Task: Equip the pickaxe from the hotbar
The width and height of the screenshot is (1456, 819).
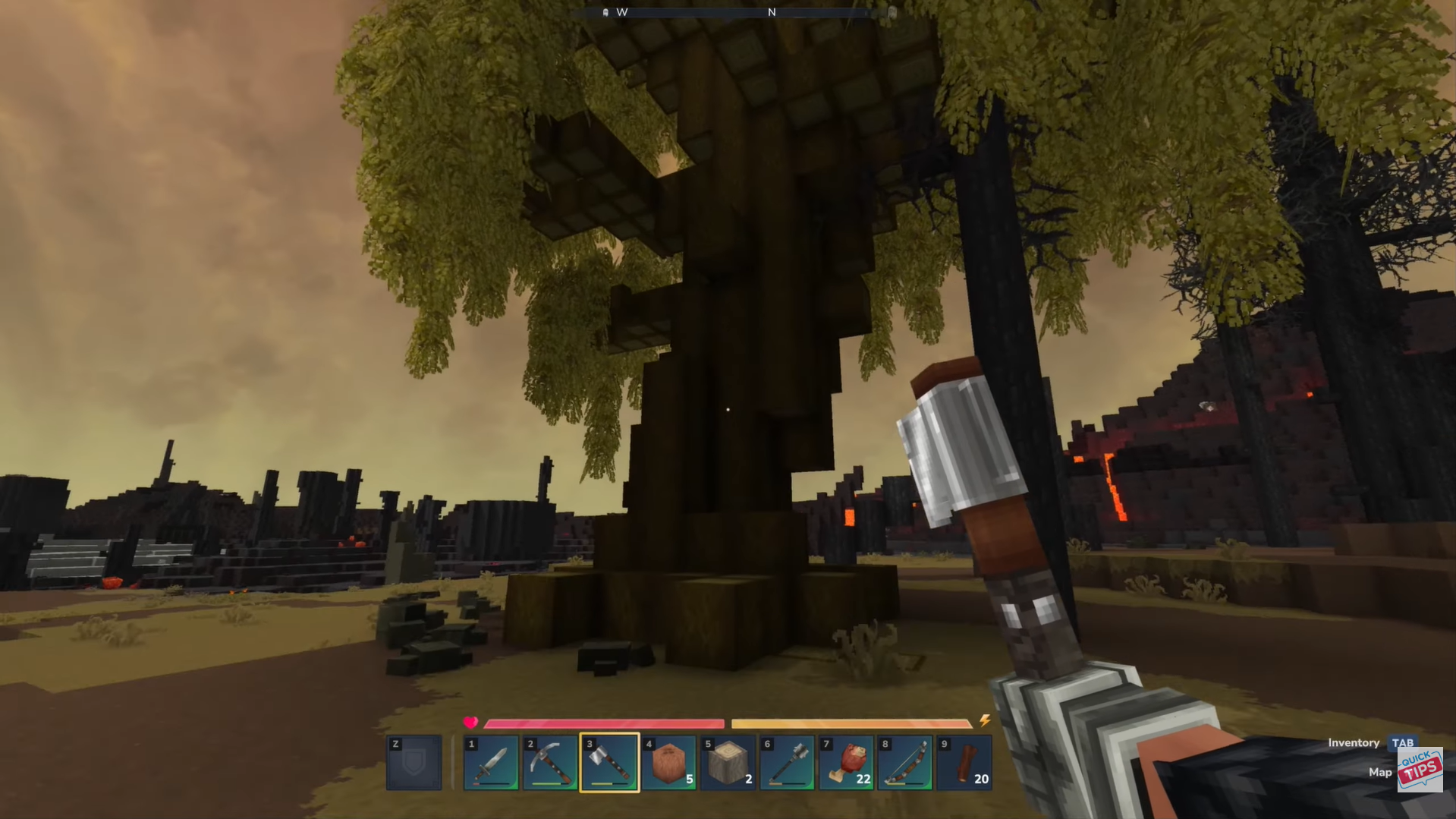Action: tap(550, 763)
